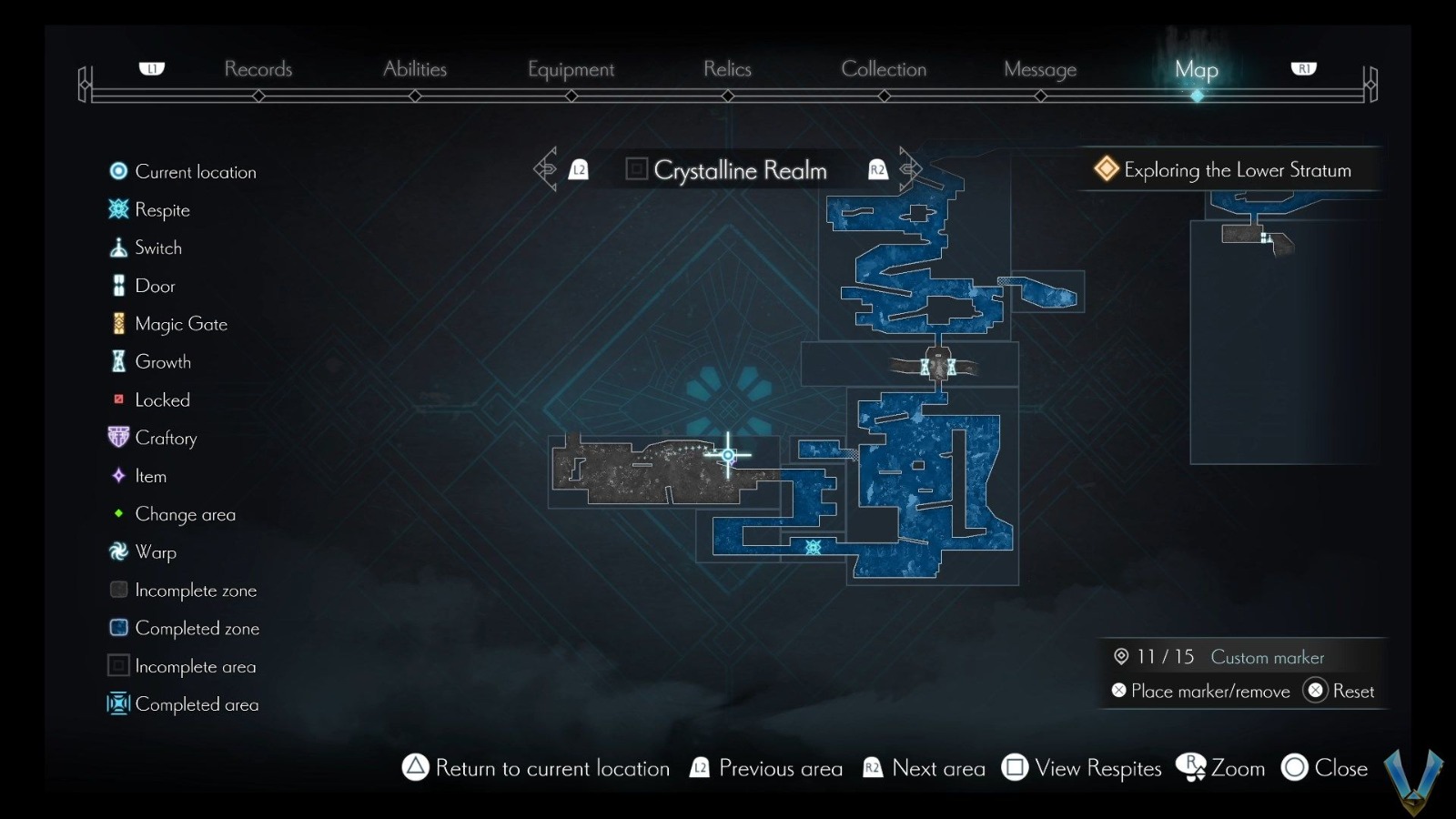Toggle the Completed zone legend indicator
Screen dimensions: 1456x819
tap(117, 628)
